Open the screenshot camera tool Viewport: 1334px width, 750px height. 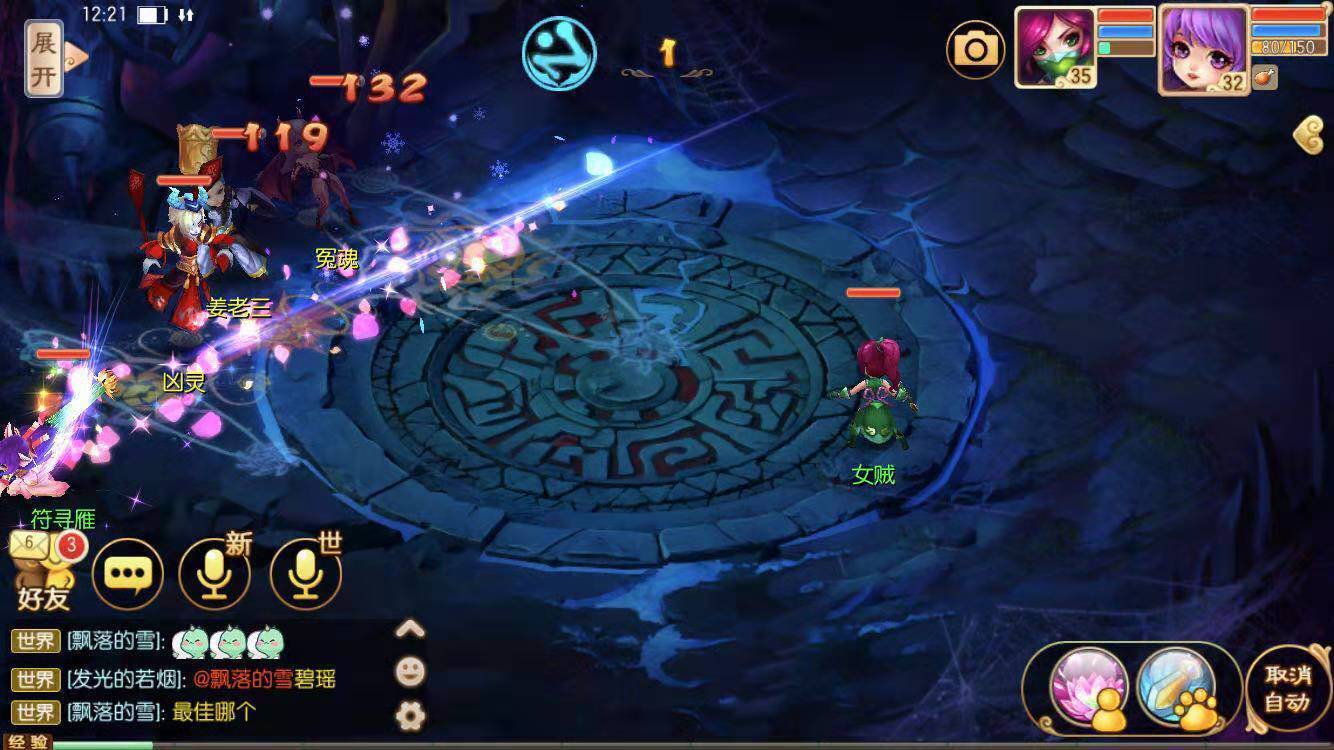point(975,48)
